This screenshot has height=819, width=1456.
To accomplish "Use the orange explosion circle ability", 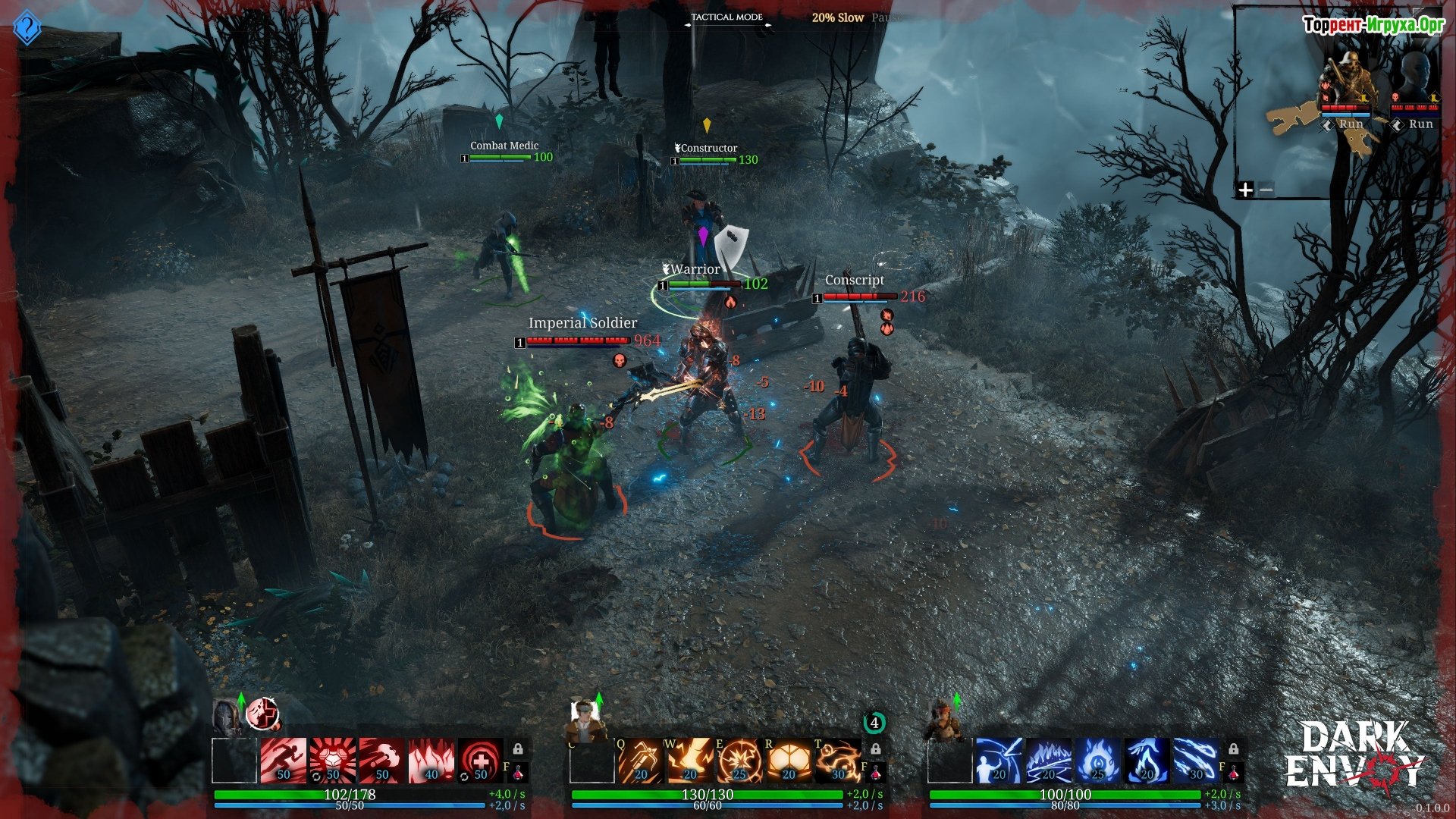I will click(x=740, y=761).
